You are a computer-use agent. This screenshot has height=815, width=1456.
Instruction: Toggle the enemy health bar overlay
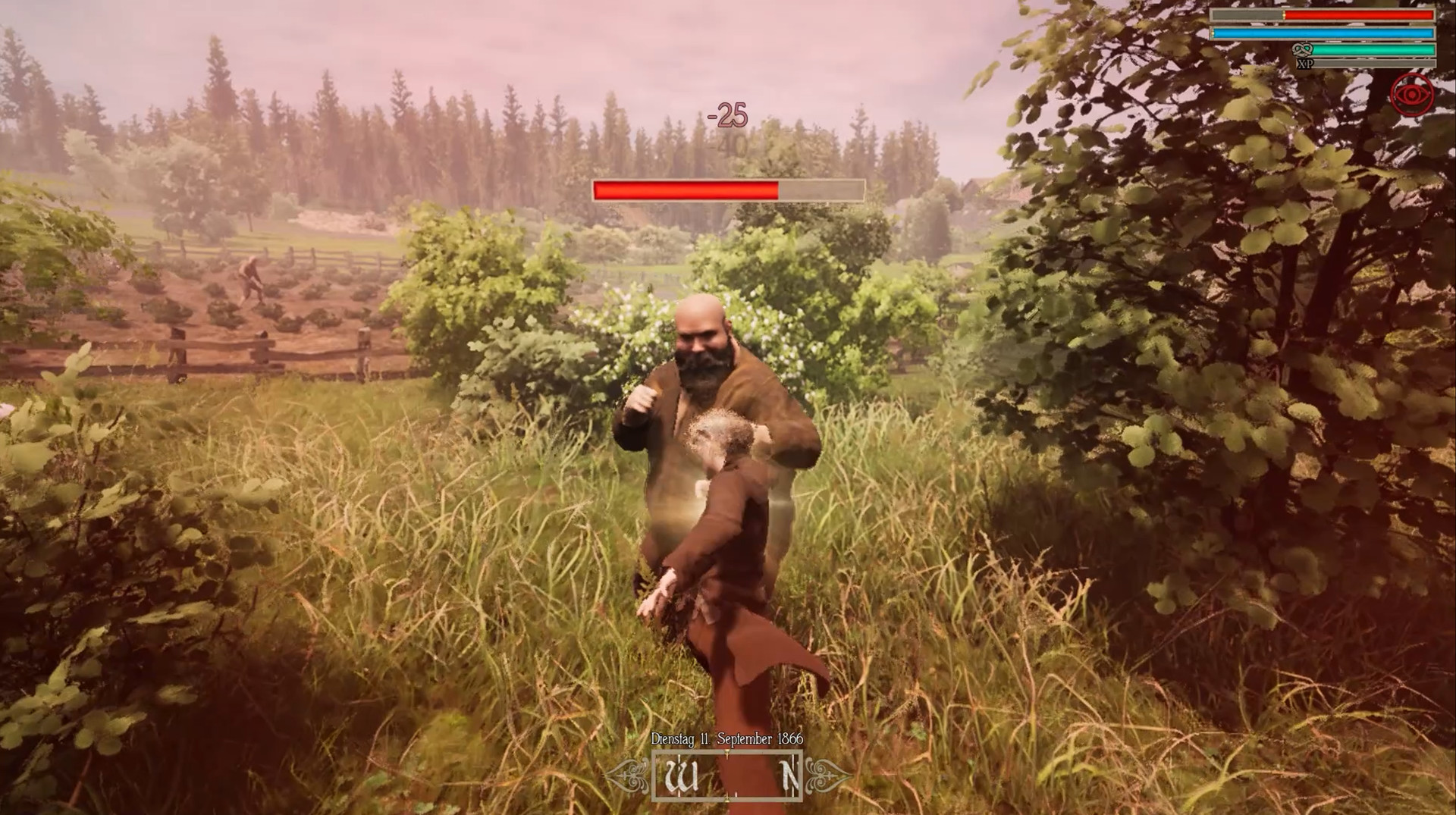pyautogui.click(x=728, y=190)
